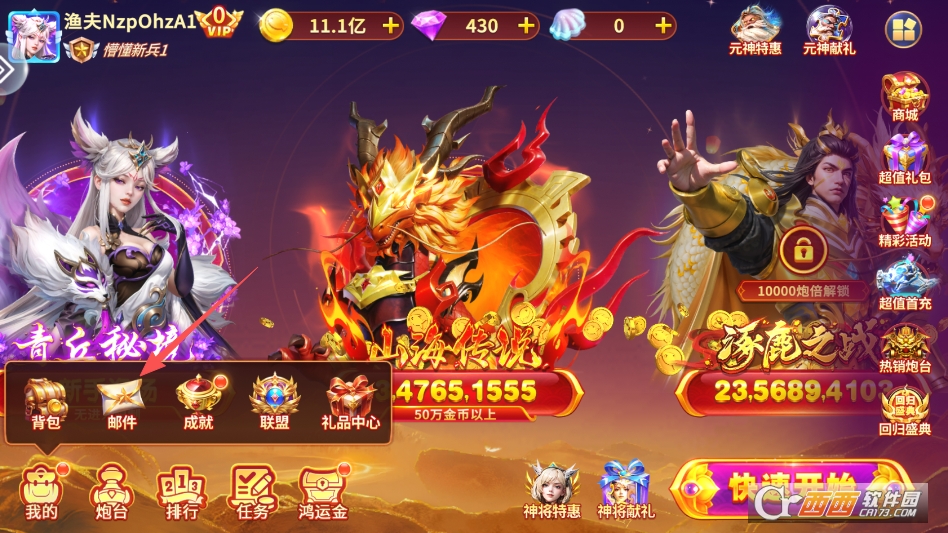Open the 商城 shop
This screenshot has width=948, height=533.
coord(904,96)
